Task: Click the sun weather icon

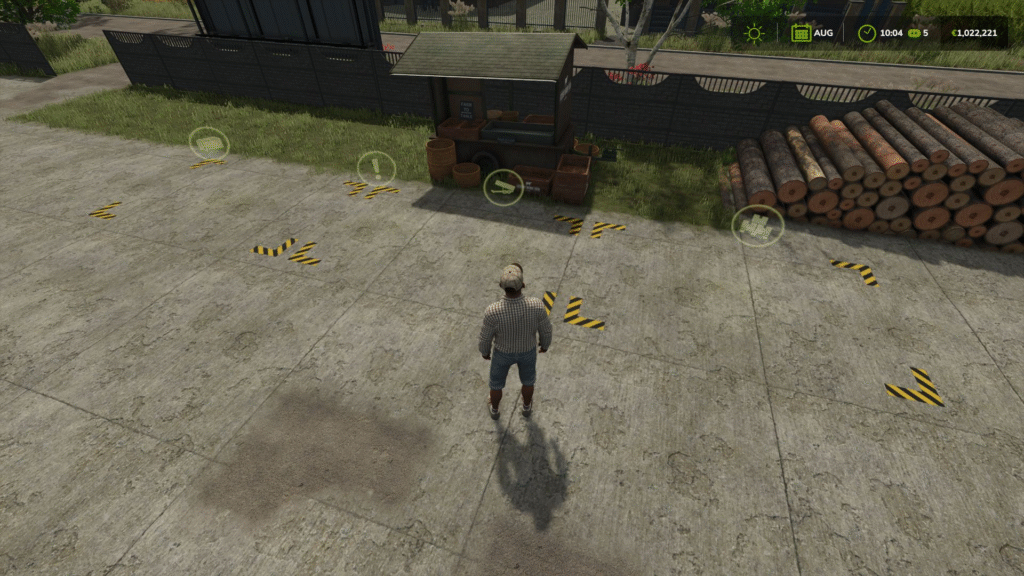Action: click(754, 33)
